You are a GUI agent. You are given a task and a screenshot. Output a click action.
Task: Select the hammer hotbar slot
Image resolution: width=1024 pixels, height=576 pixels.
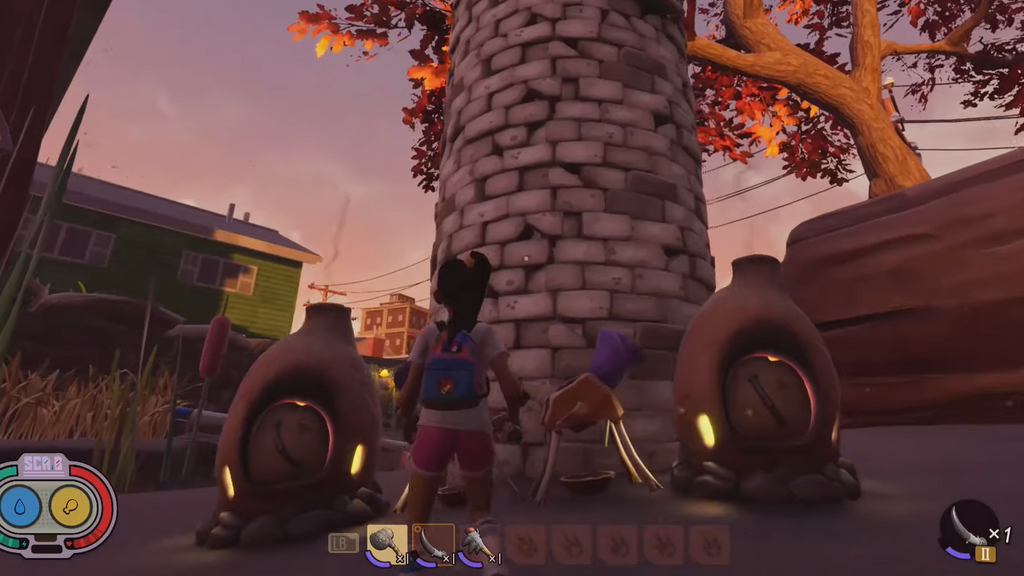click(x=387, y=544)
